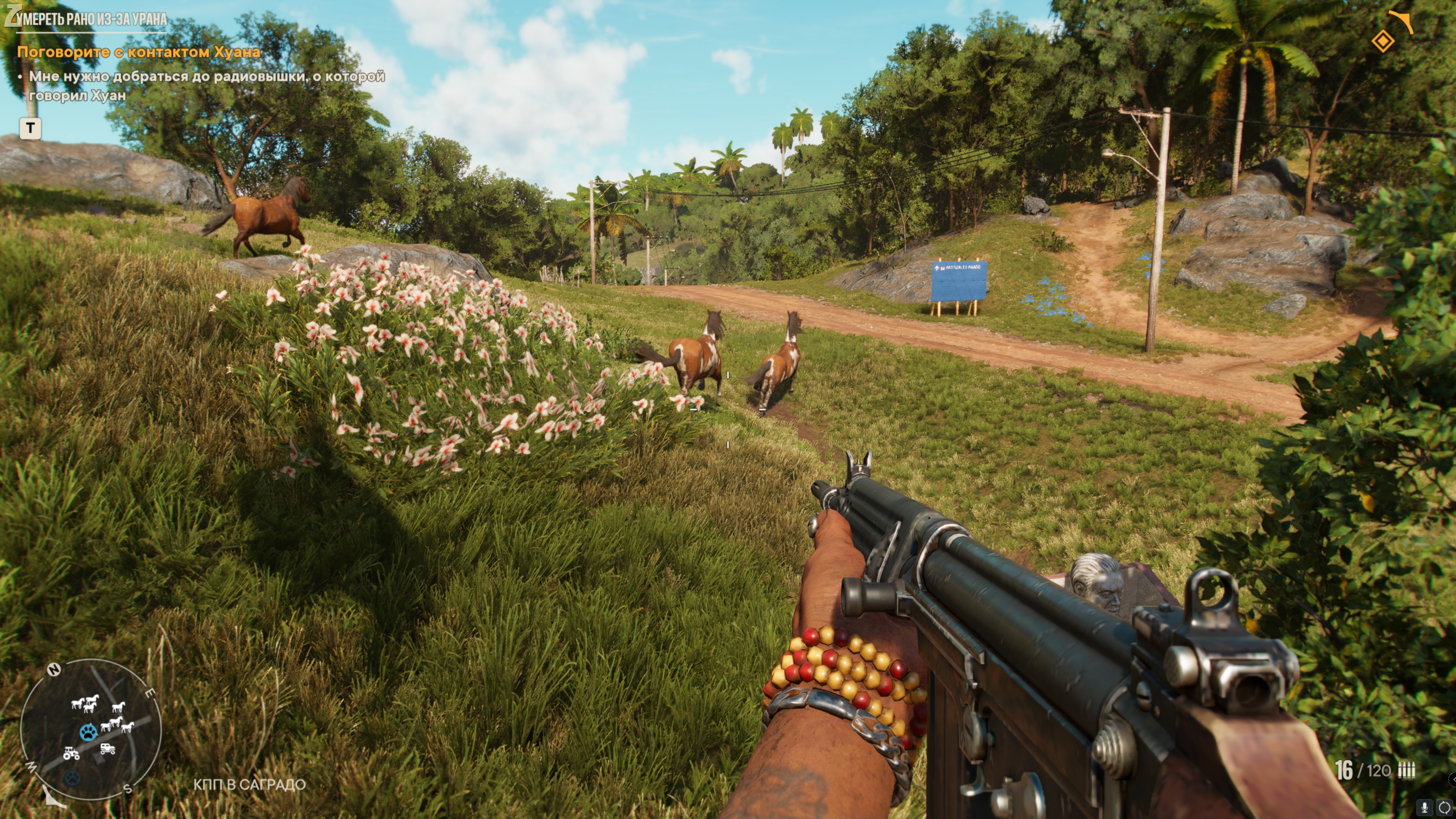This screenshot has height=819, width=1456.
Task: Select the bright blue paw marker on minimap
Action: tap(88, 733)
